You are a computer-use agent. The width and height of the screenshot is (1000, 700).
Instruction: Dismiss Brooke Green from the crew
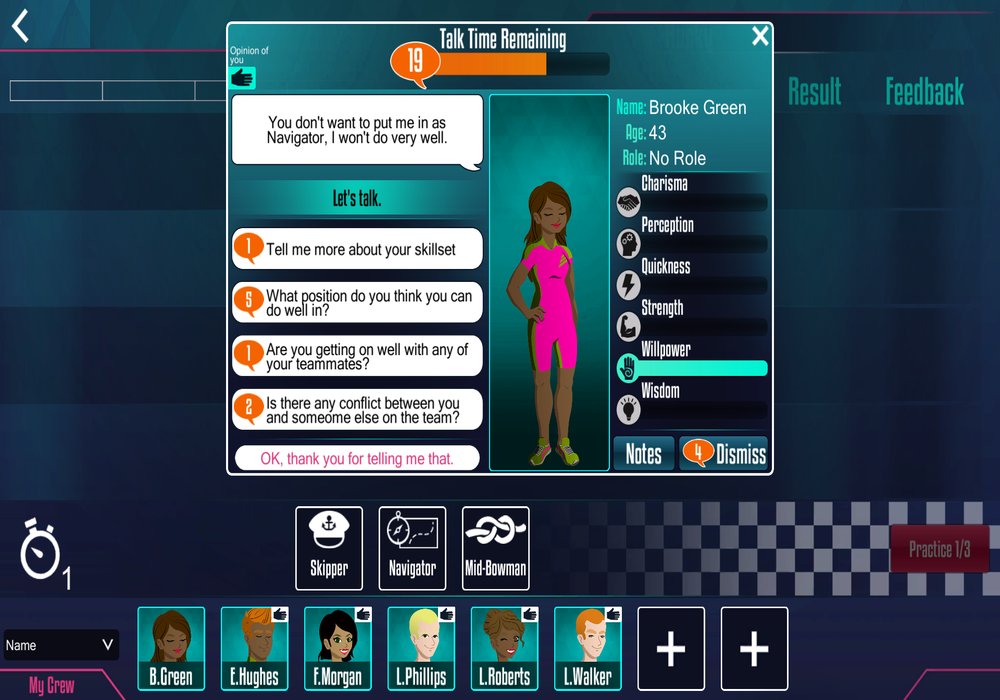point(724,454)
